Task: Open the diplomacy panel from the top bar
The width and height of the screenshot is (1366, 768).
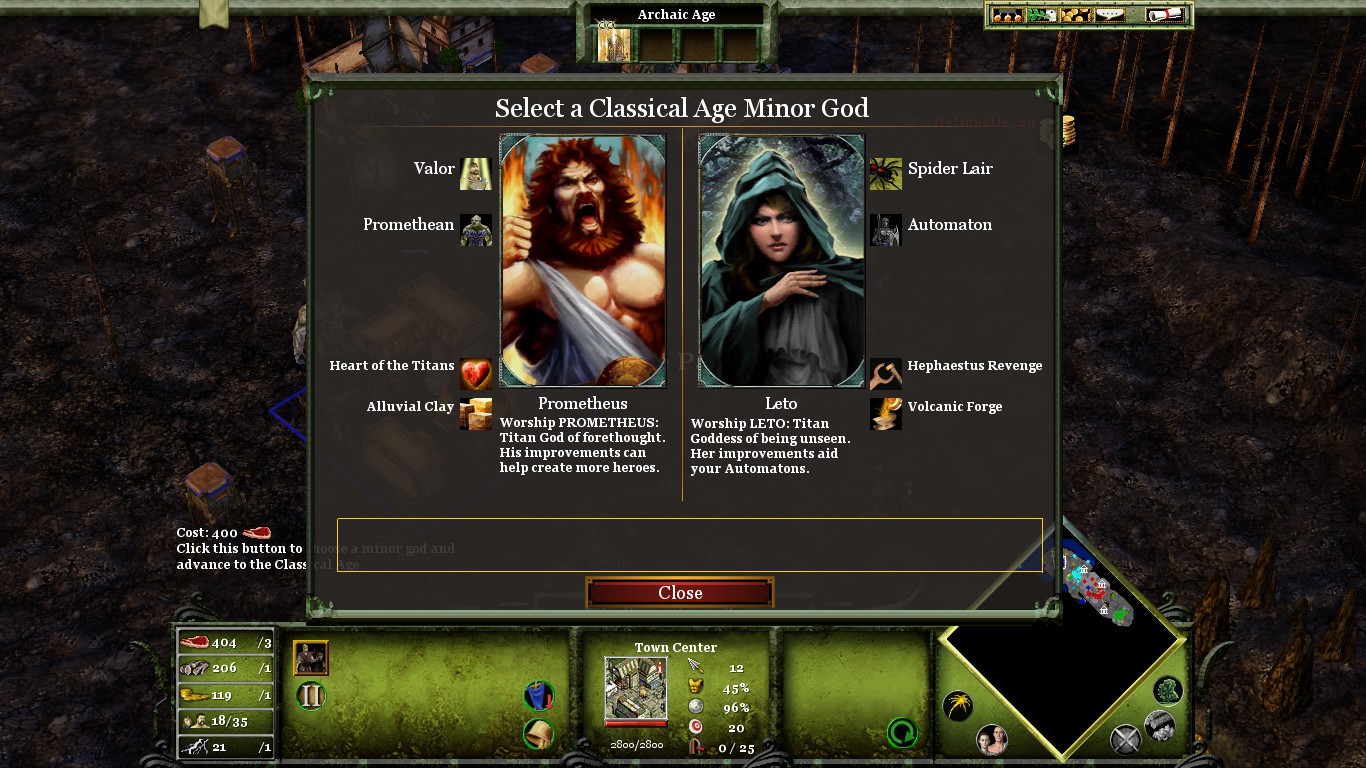Action: [x=1040, y=13]
